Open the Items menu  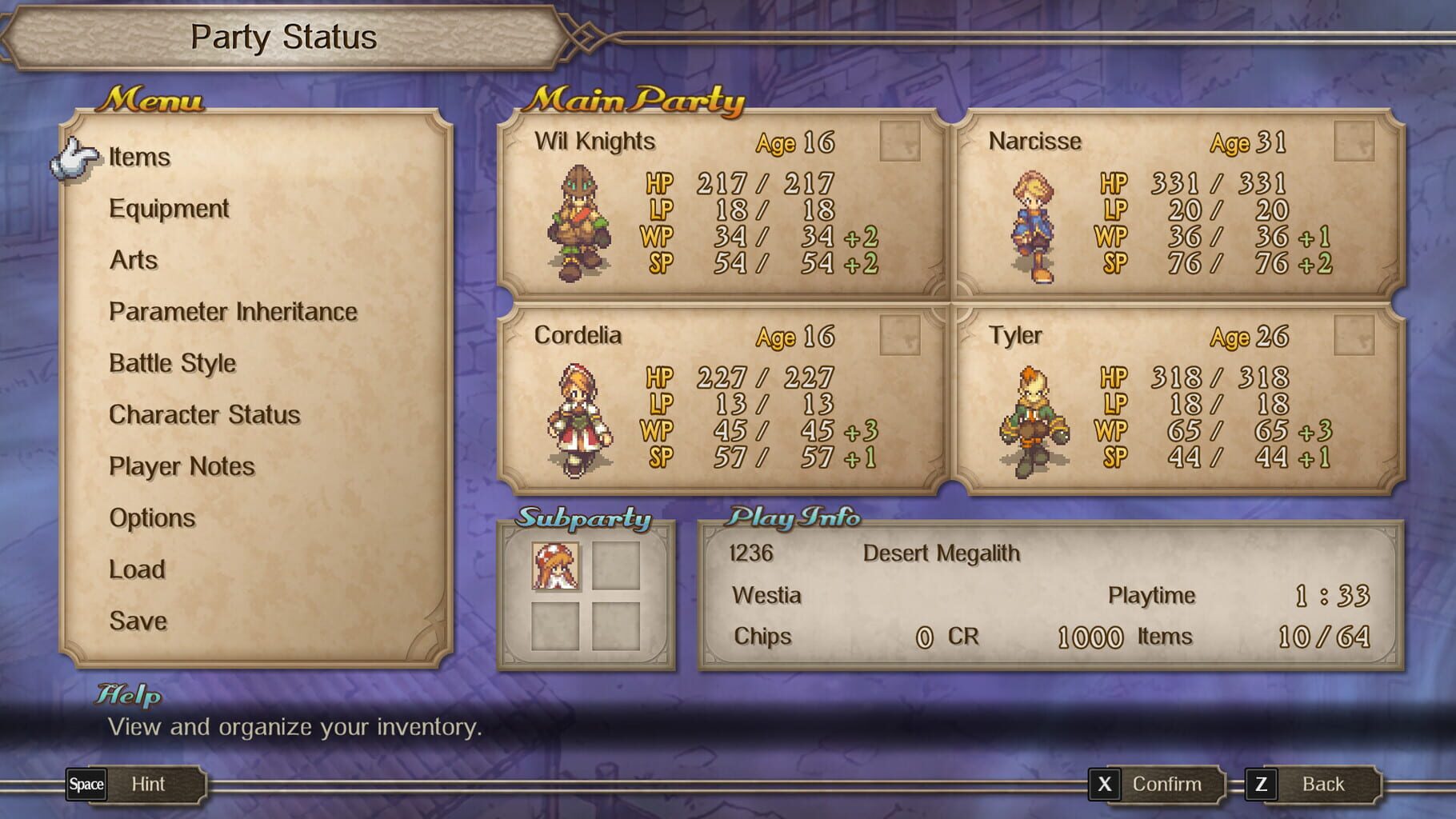pos(139,157)
